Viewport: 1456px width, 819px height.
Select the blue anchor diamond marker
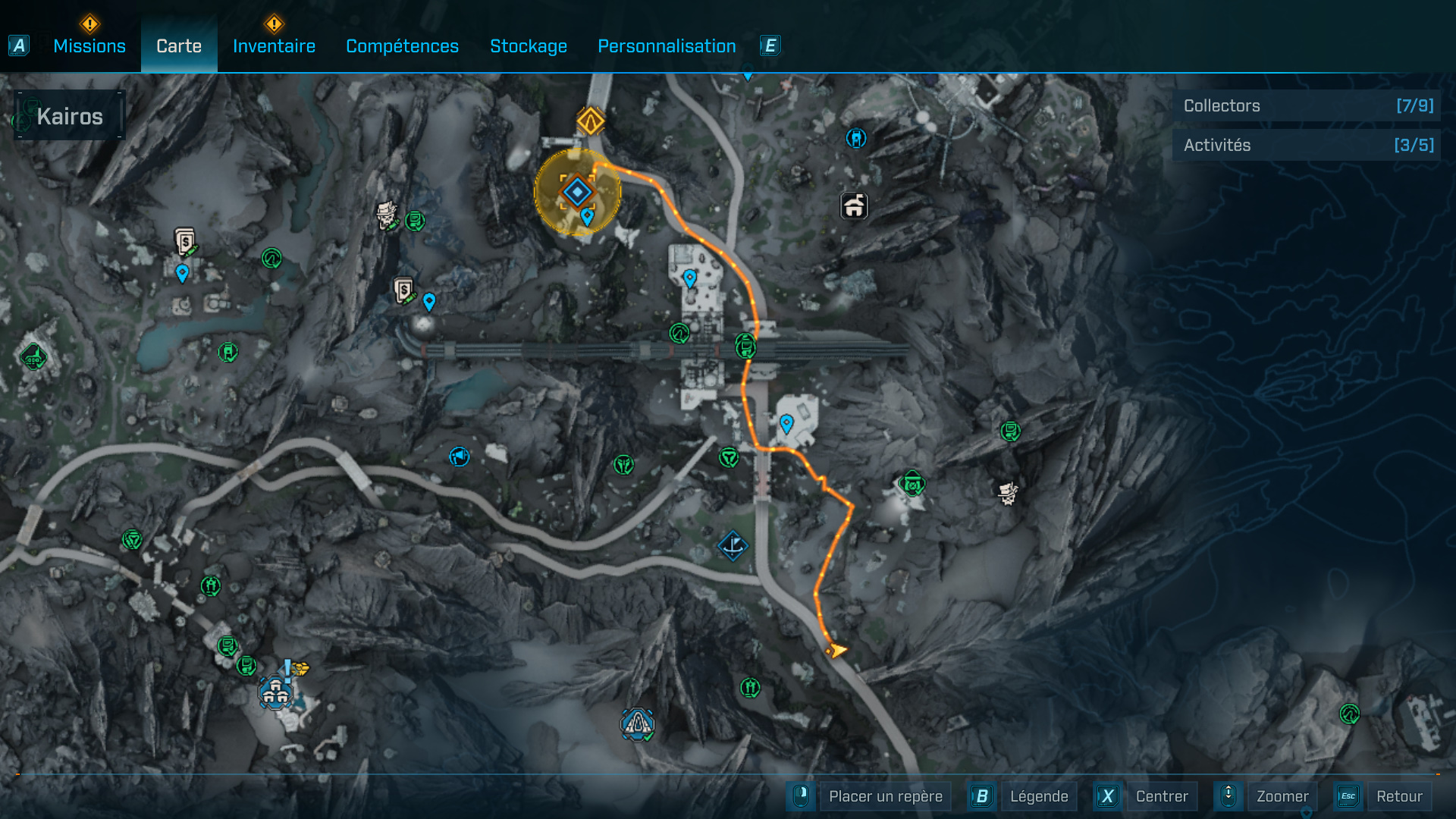coord(733,545)
